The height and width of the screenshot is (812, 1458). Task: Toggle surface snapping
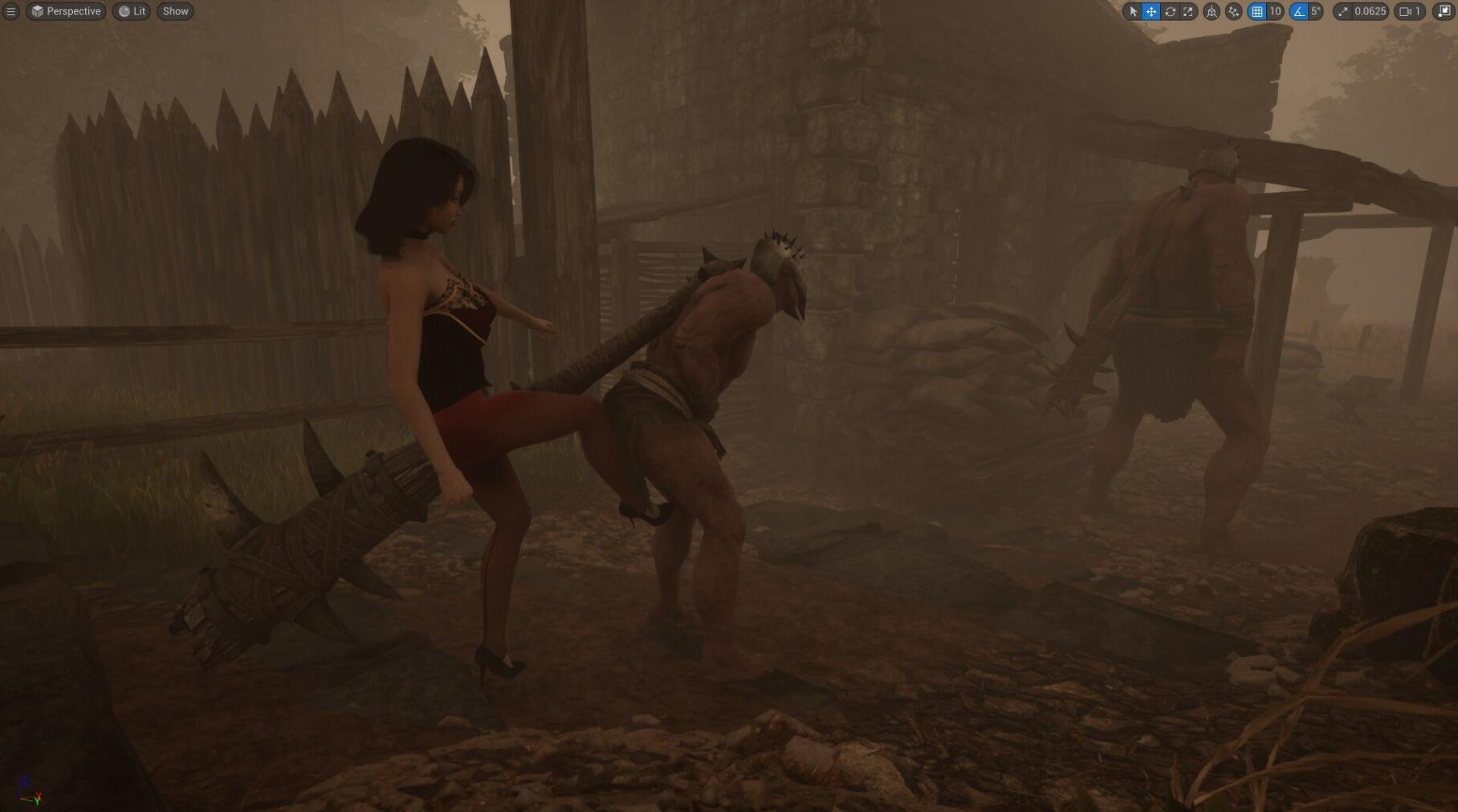[x=1234, y=11]
